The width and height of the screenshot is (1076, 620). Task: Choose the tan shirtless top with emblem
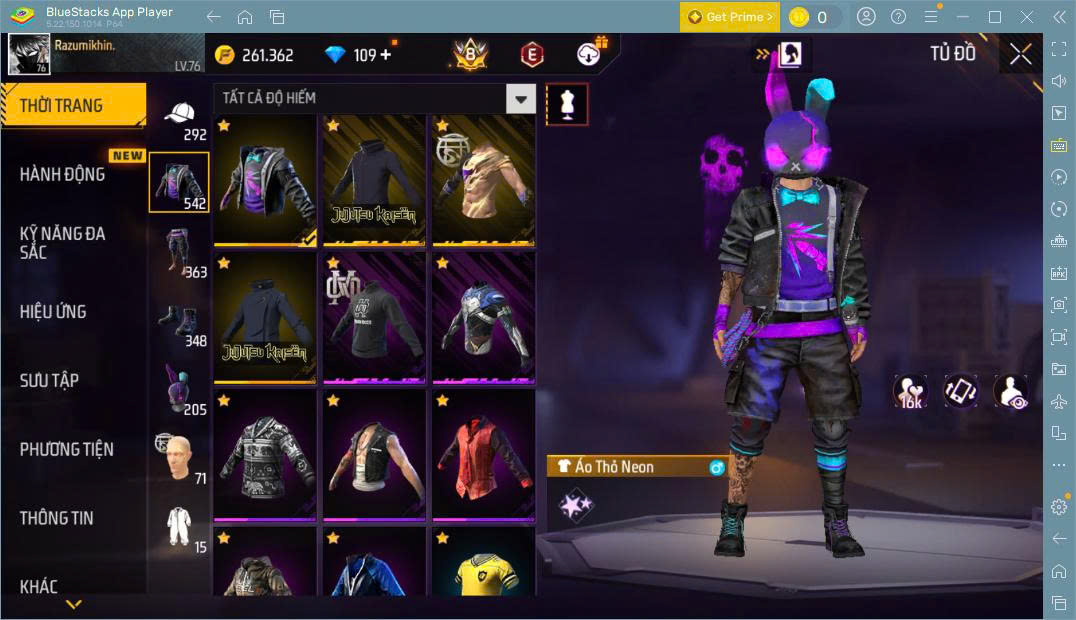484,180
